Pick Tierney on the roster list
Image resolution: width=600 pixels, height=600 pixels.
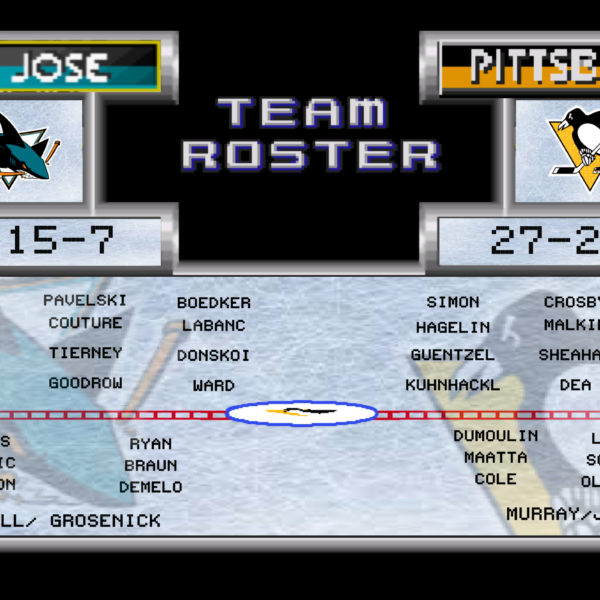click(x=85, y=353)
